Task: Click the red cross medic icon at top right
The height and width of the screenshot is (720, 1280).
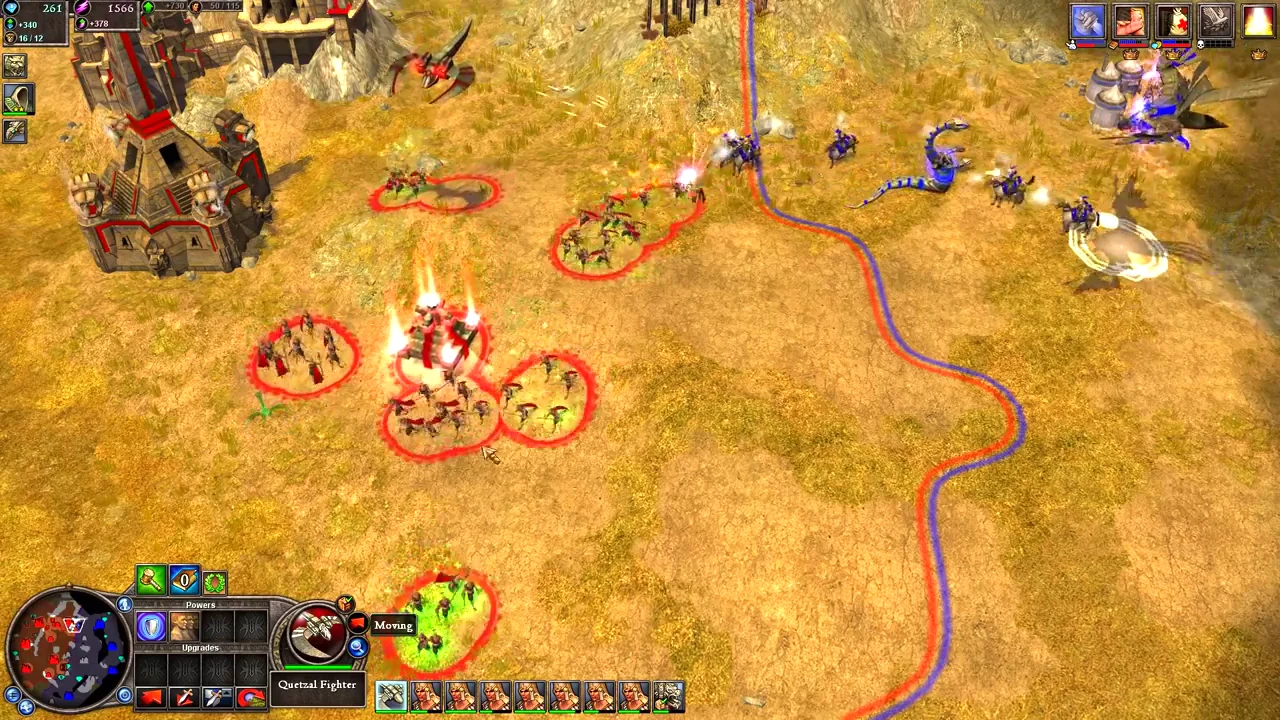Action: coord(1175,21)
